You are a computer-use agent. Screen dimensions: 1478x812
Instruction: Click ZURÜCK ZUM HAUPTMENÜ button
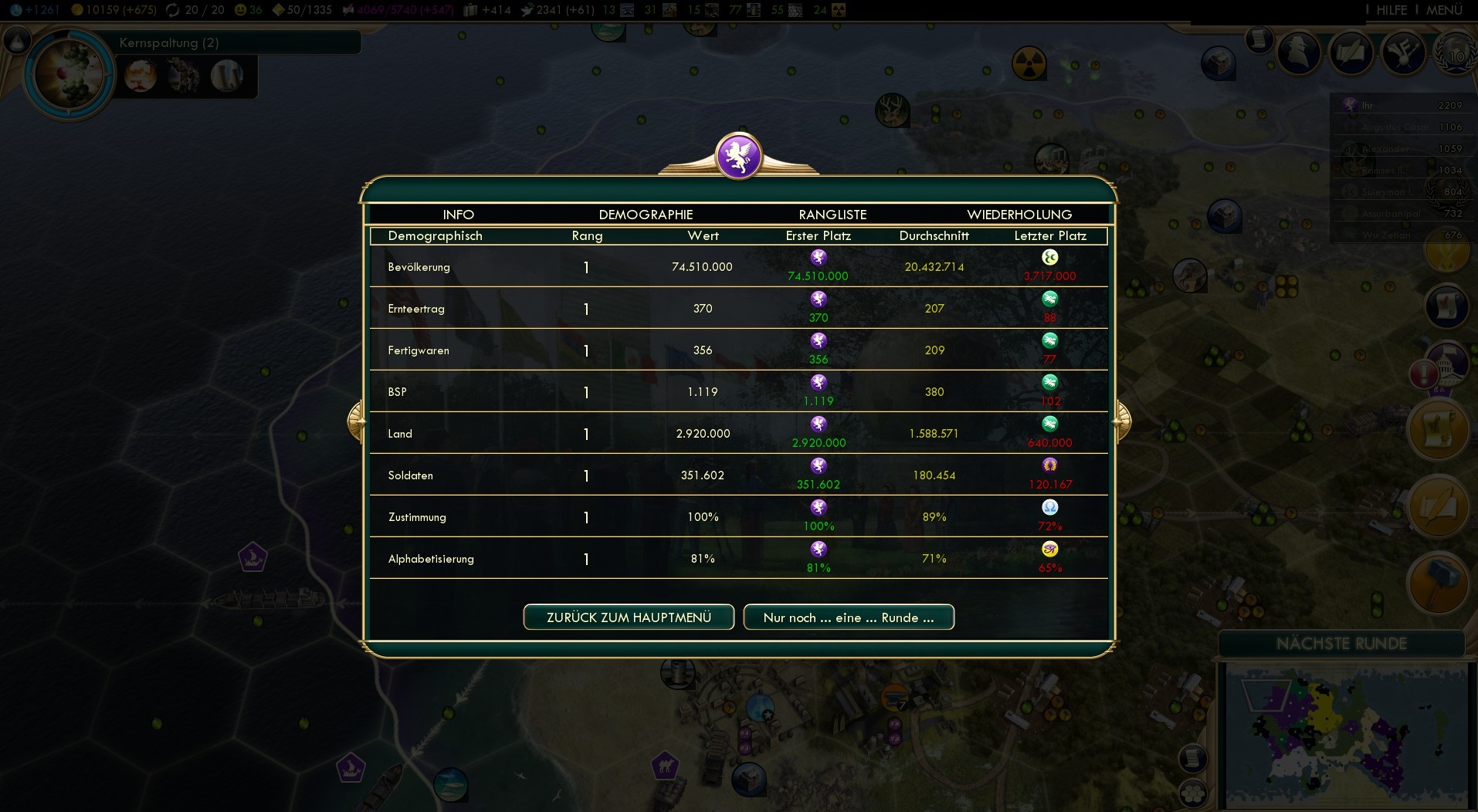pyautogui.click(x=629, y=617)
